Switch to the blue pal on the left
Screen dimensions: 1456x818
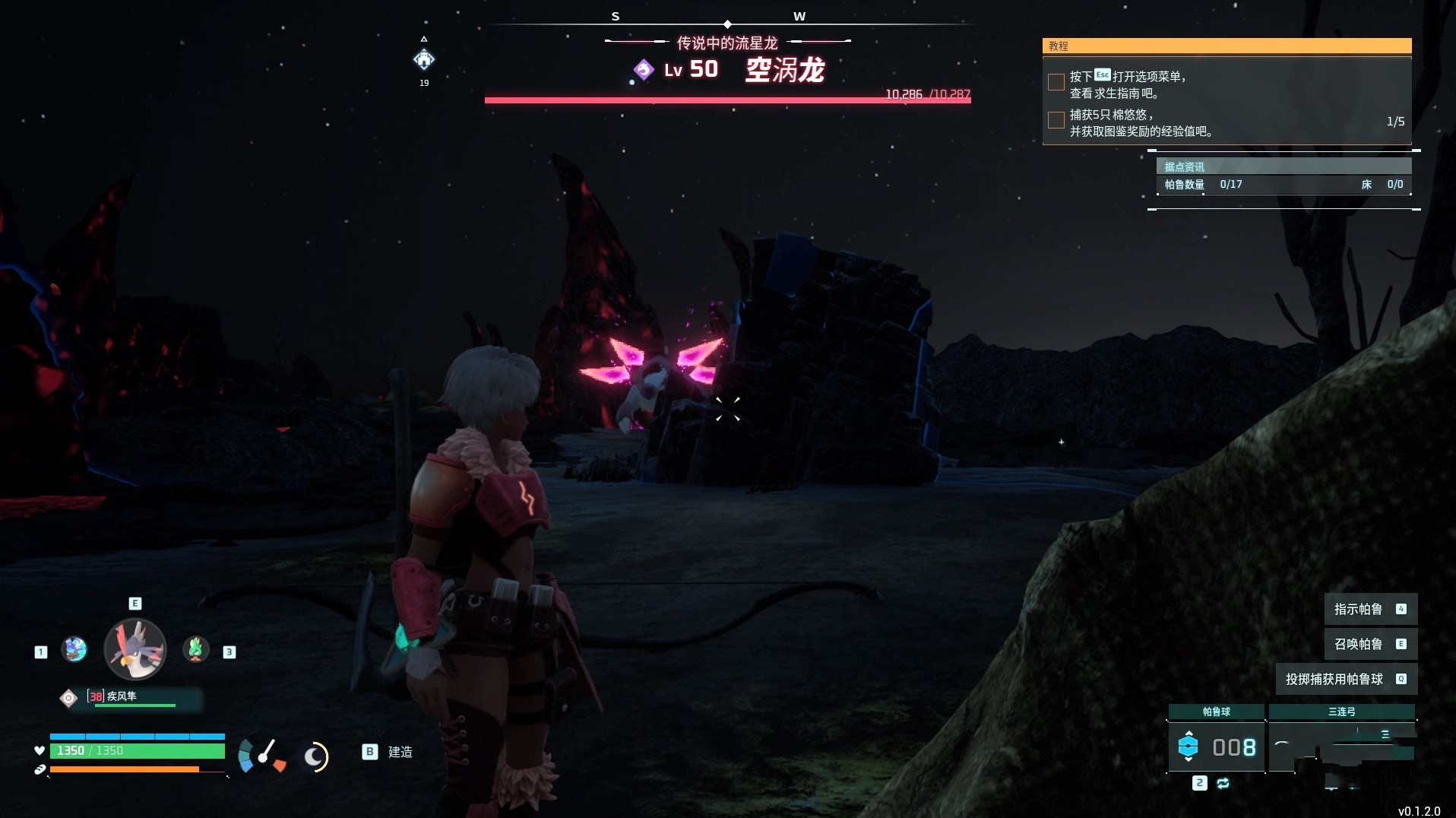click(x=74, y=649)
